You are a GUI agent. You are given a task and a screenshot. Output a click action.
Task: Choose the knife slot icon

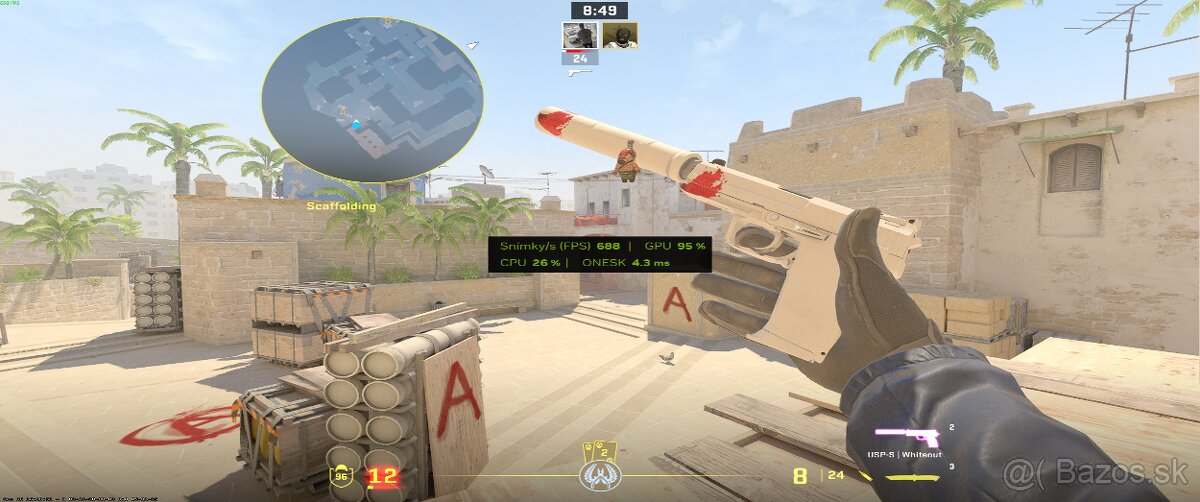(912, 476)
